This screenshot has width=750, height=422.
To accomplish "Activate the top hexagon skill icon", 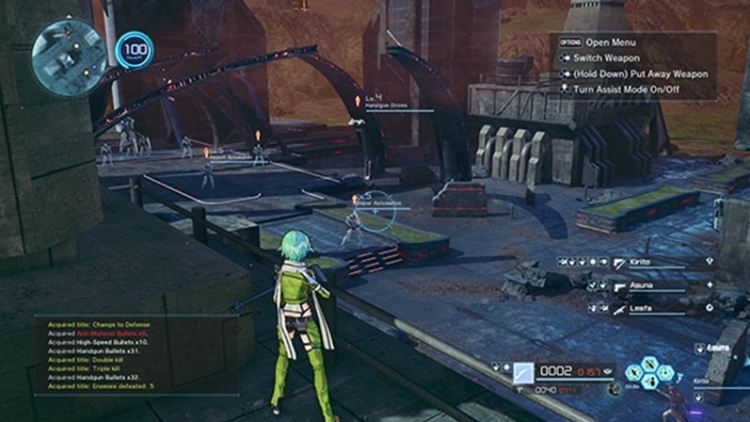I will [x=651, y=364].
